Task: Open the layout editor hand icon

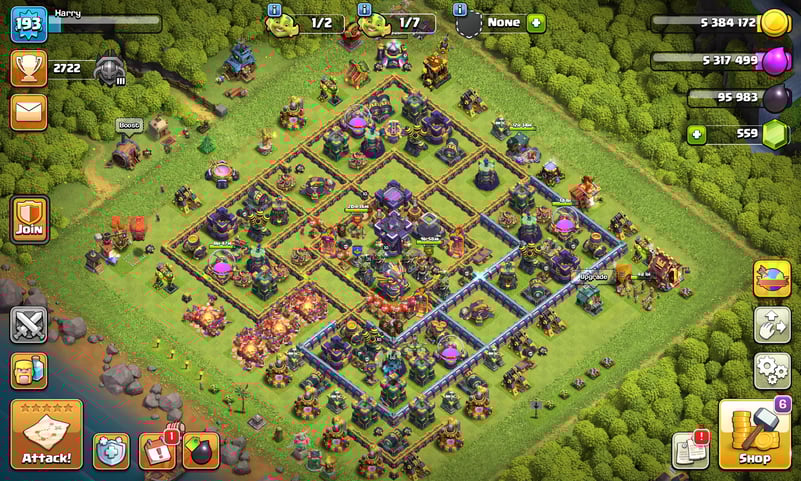Action: [x=772, y=324]
